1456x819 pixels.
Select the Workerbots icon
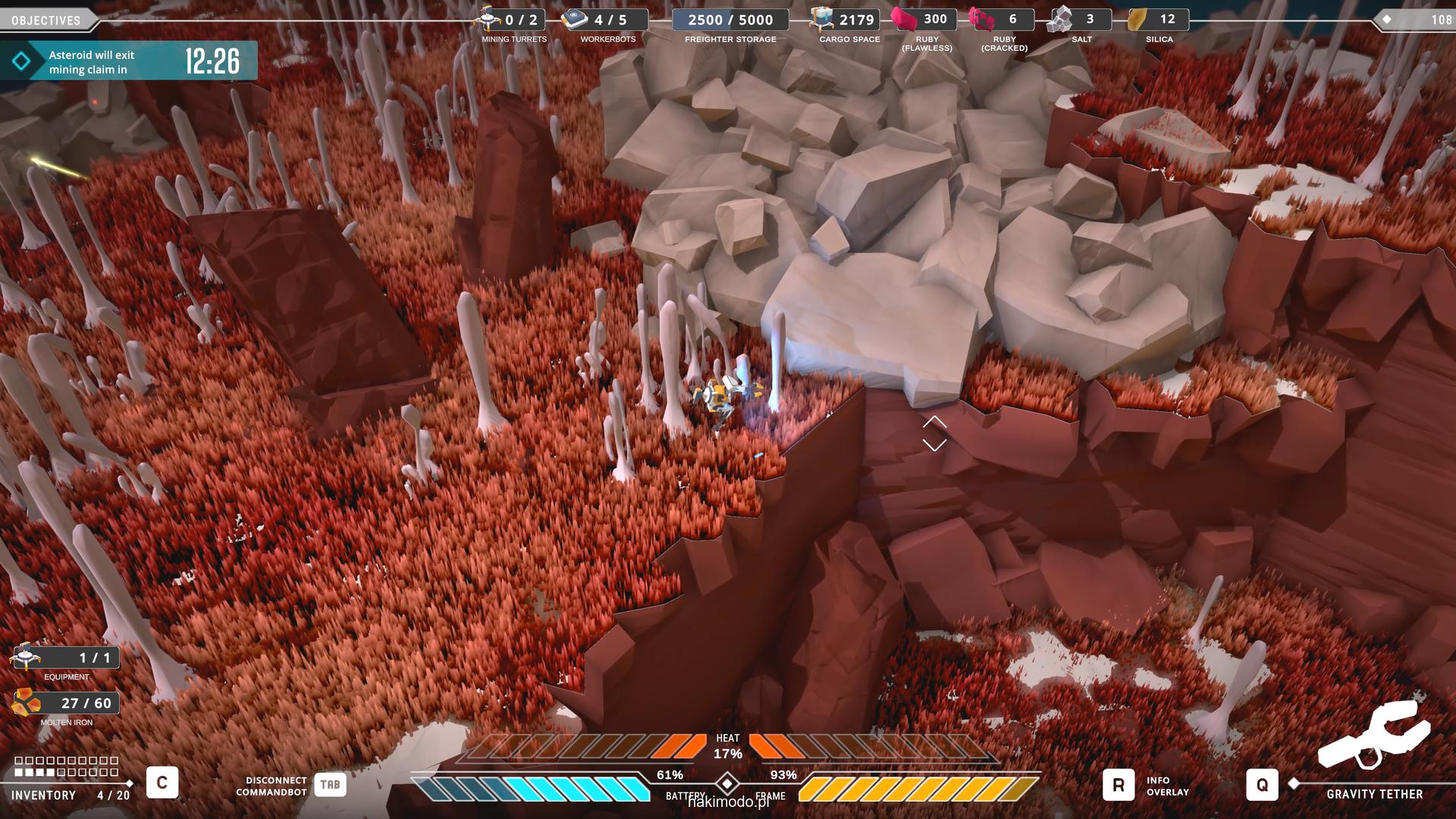tap(576, 19)
